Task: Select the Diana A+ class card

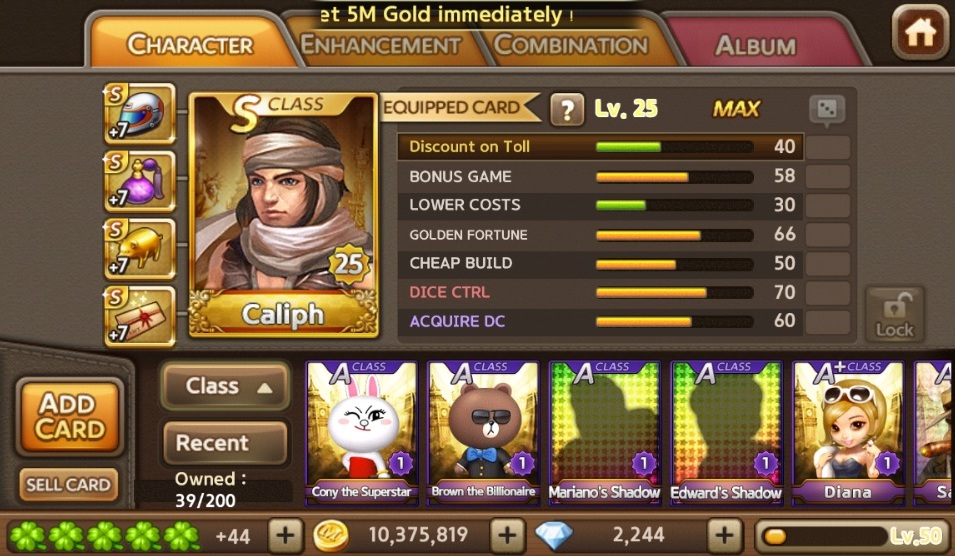Action: pos(848,431)
